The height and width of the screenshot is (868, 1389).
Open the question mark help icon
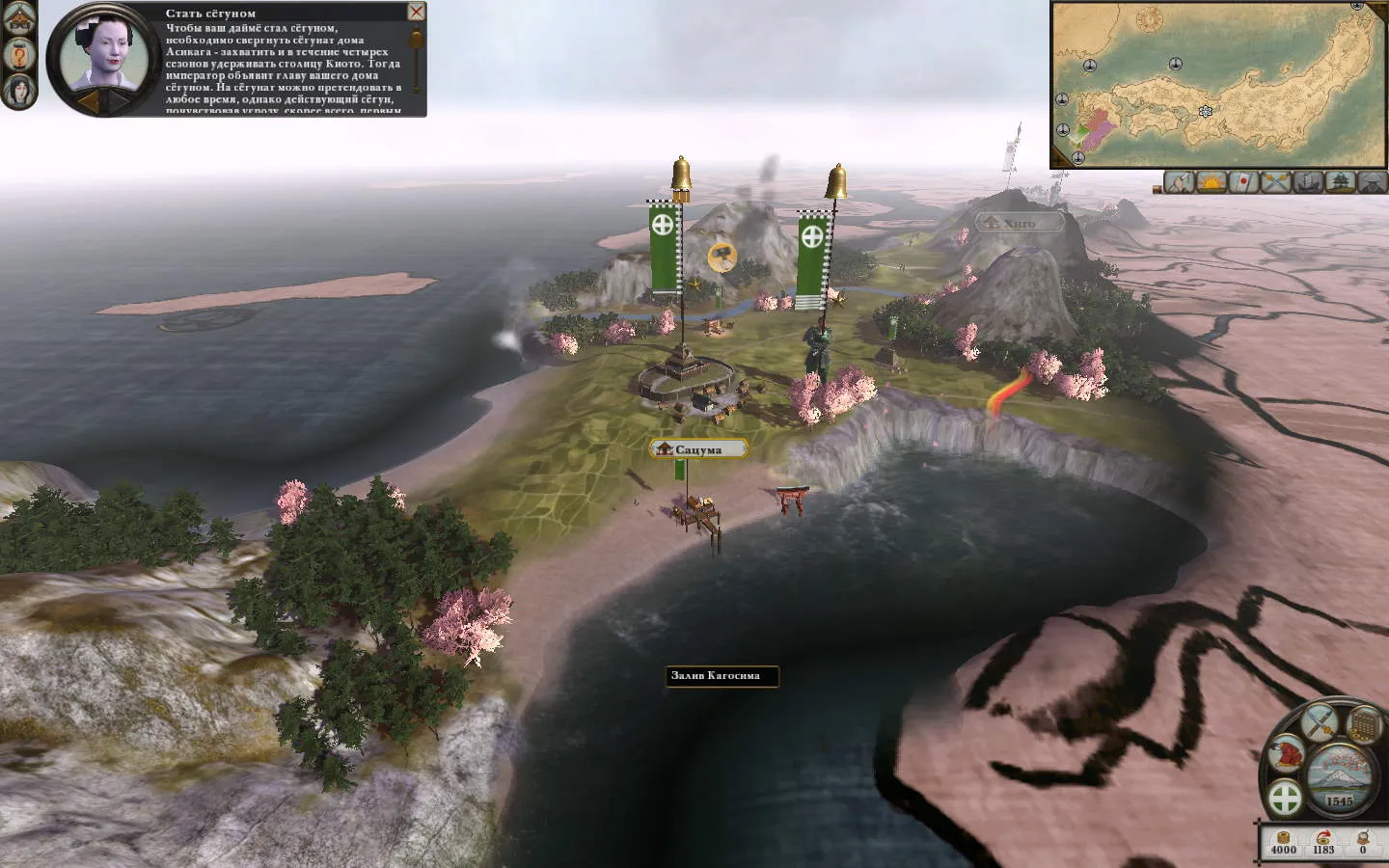click(20, 53)
